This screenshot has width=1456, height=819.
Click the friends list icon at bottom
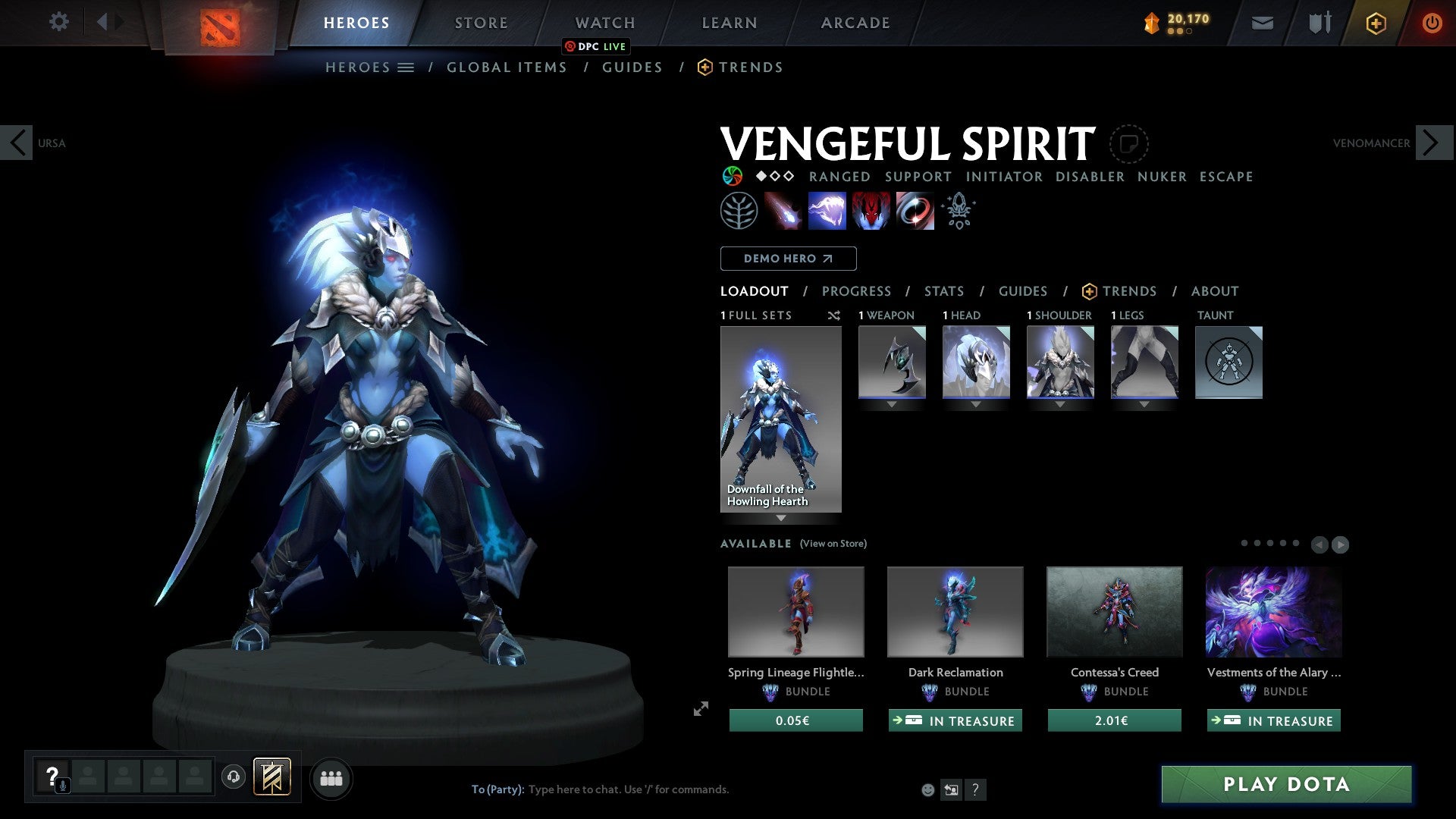point(331,778)
